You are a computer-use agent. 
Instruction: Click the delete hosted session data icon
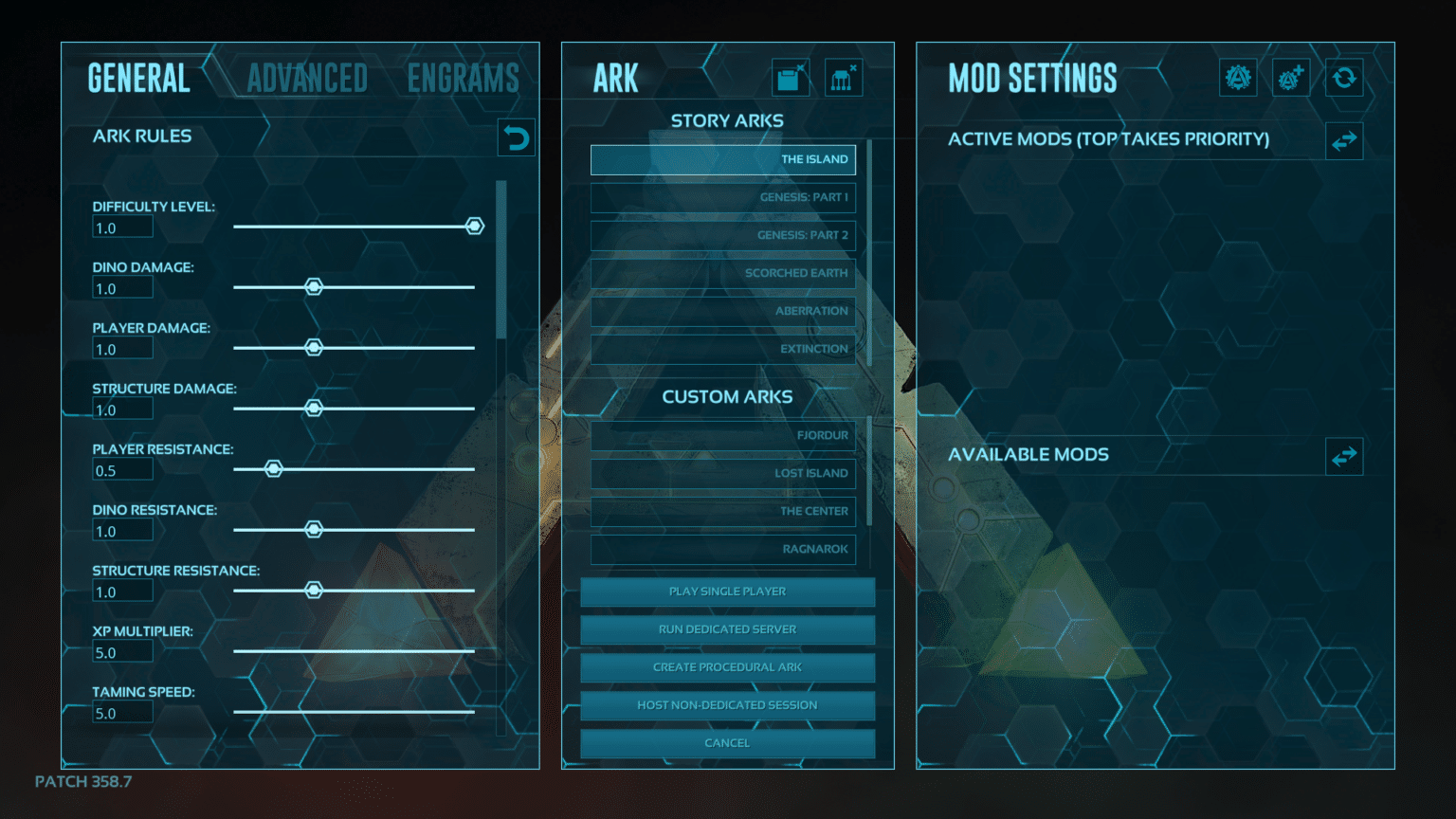point(844,78)
